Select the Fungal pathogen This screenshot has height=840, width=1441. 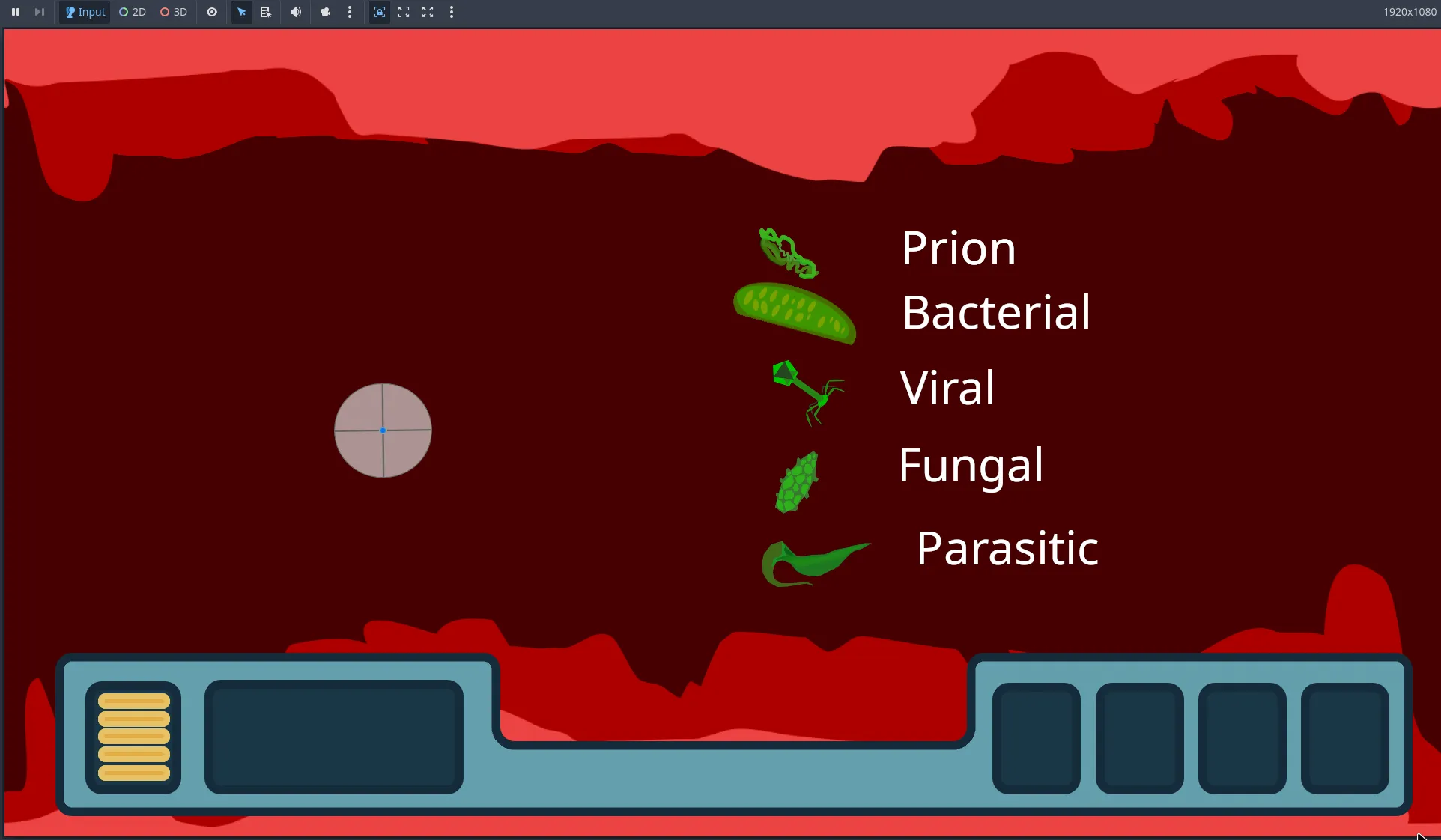point(971,466)
